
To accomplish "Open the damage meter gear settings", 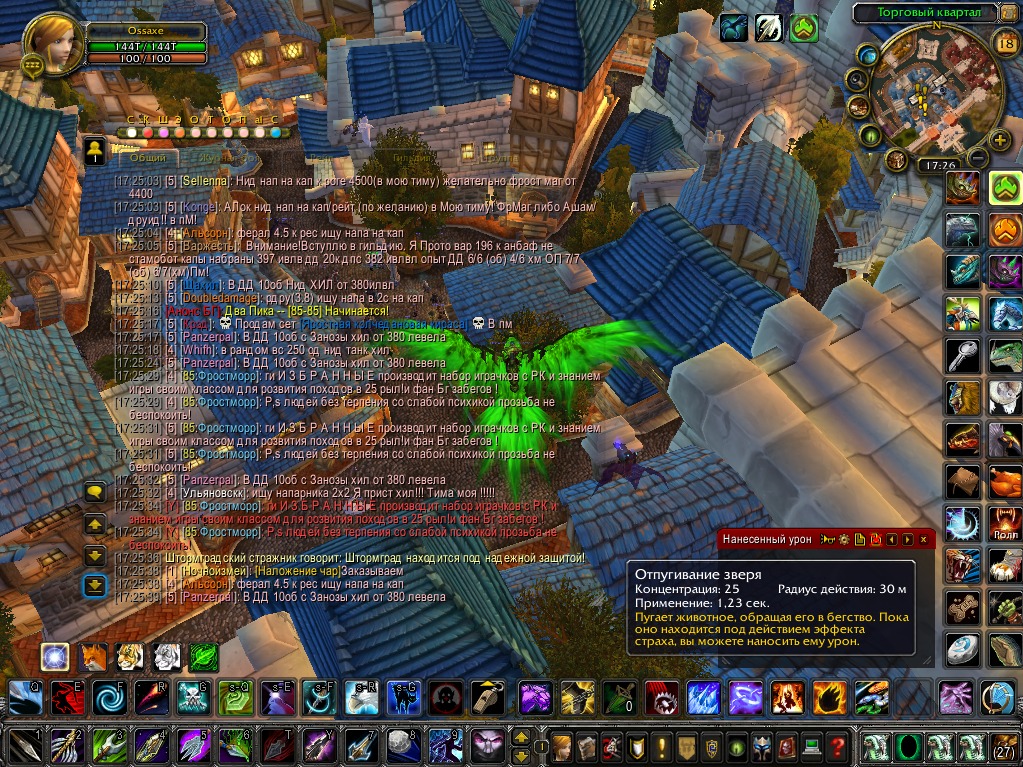I will pyautogui.click(x=844, y=539).
